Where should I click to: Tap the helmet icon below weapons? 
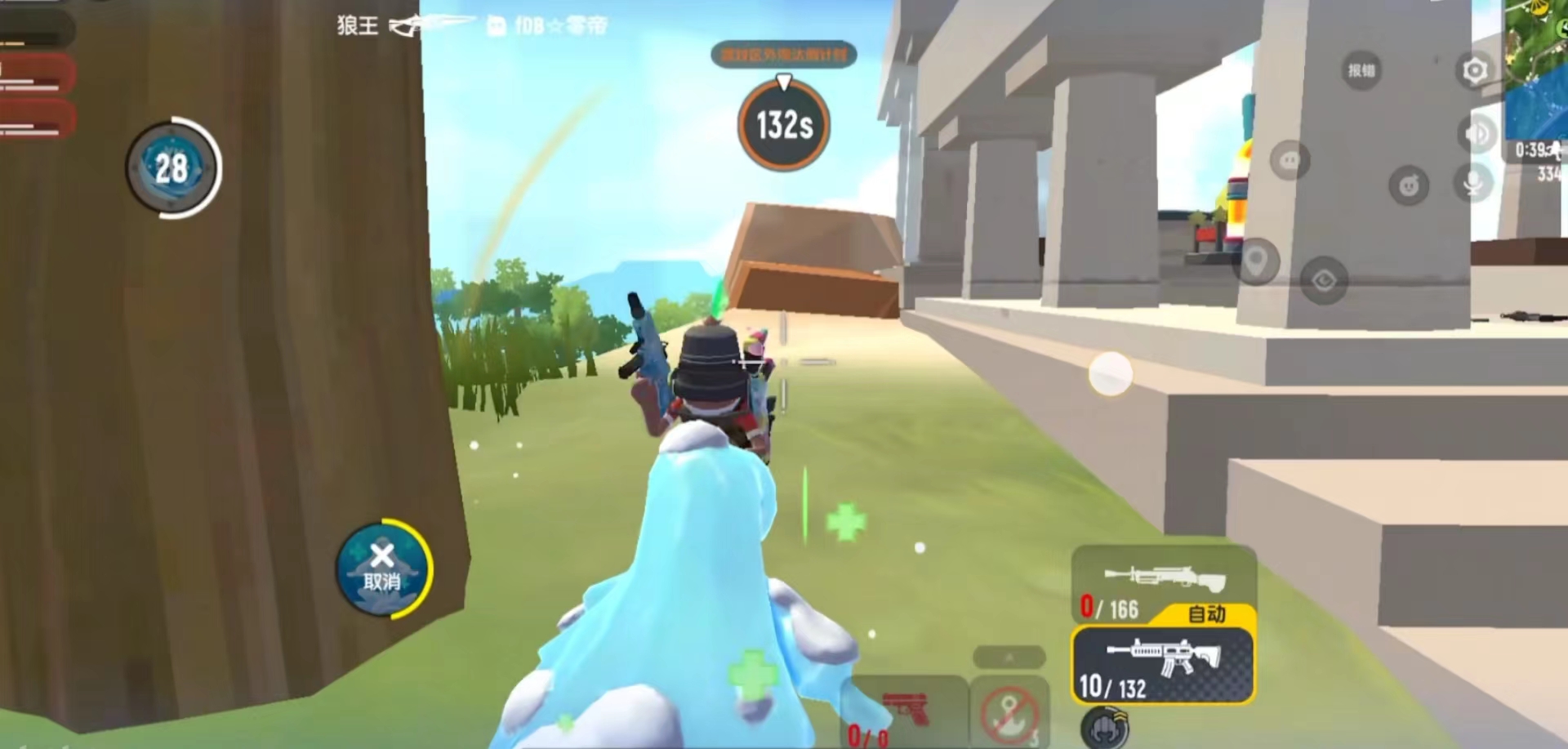pyautogui.click(x=1105, y=727)
